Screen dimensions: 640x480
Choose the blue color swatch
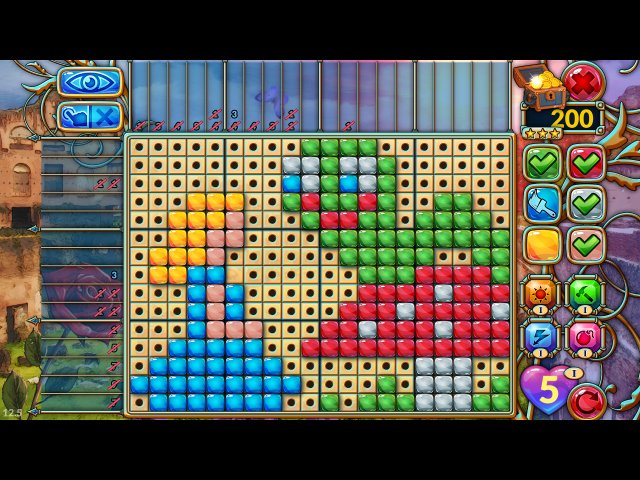(543, 203)
